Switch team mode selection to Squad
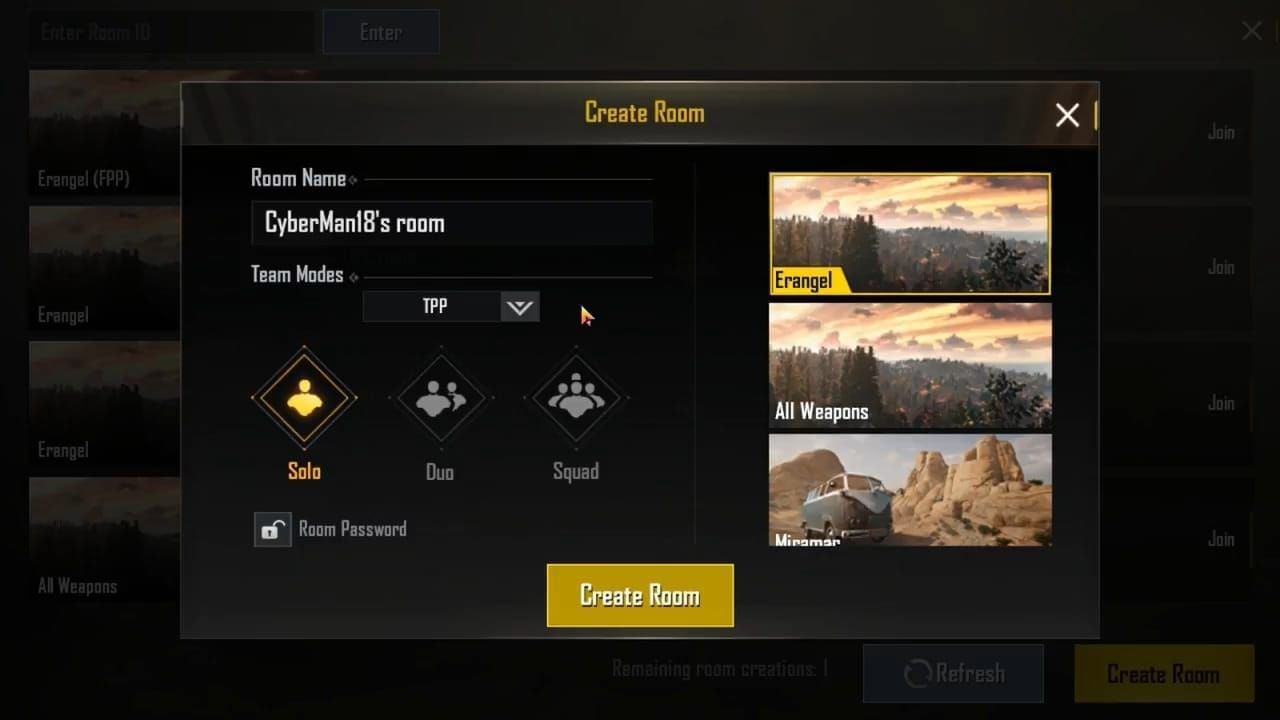 click(x=576, y=397)
